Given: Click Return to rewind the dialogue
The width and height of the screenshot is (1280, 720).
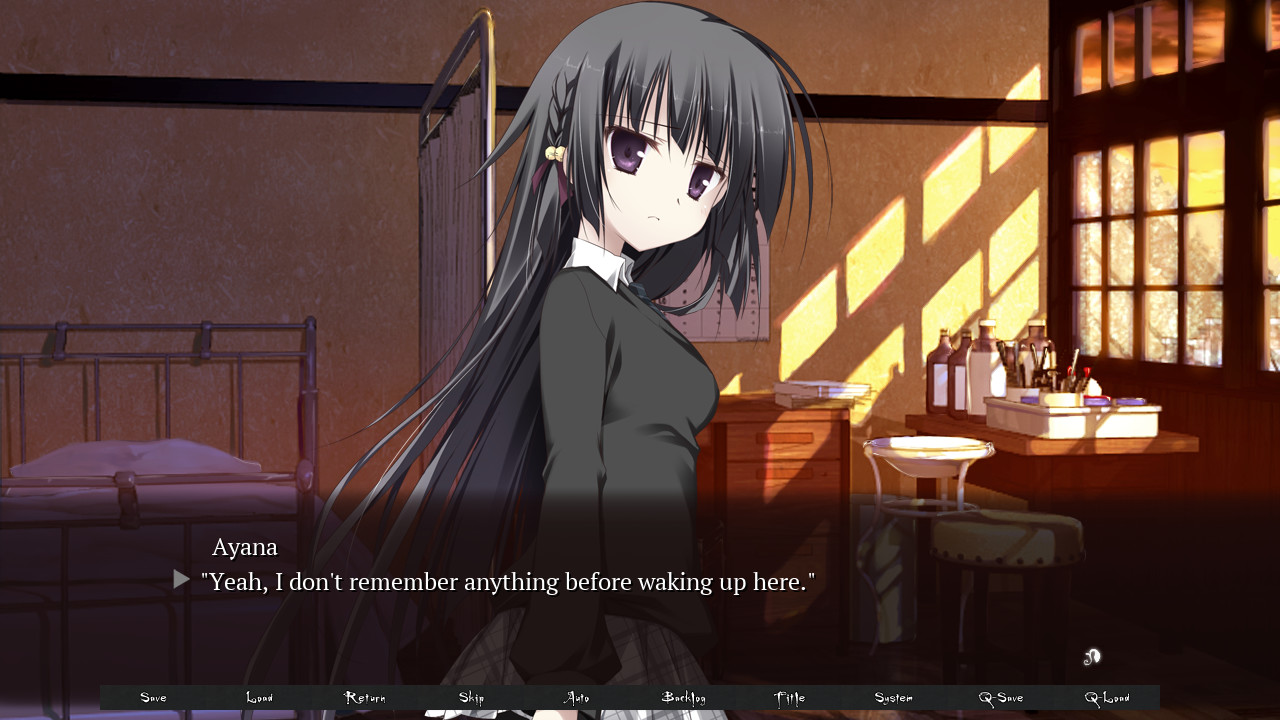Looking at the screenshot, I should [365, 697].
